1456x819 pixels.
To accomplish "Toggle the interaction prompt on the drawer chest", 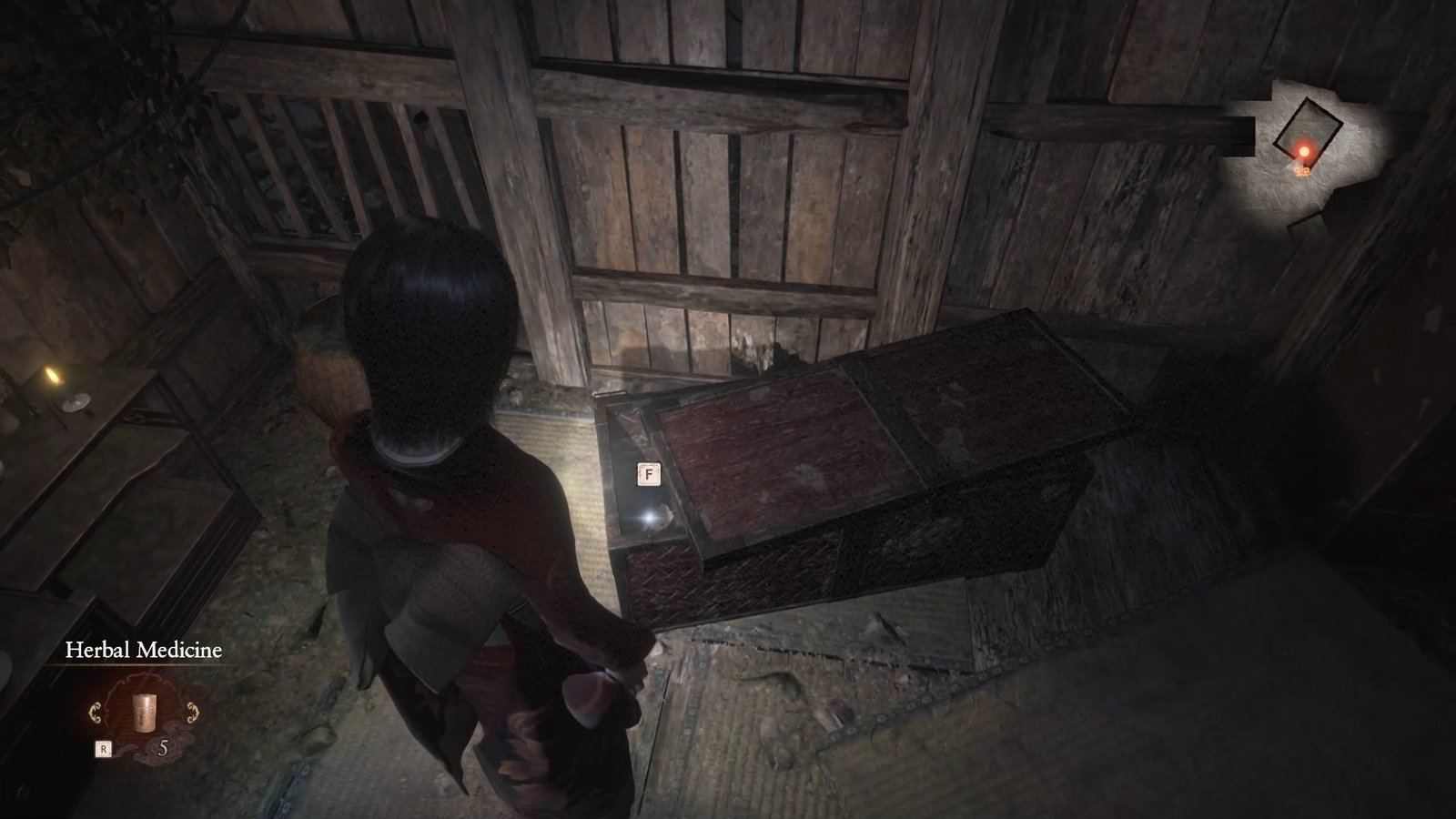I will point(649,474).
